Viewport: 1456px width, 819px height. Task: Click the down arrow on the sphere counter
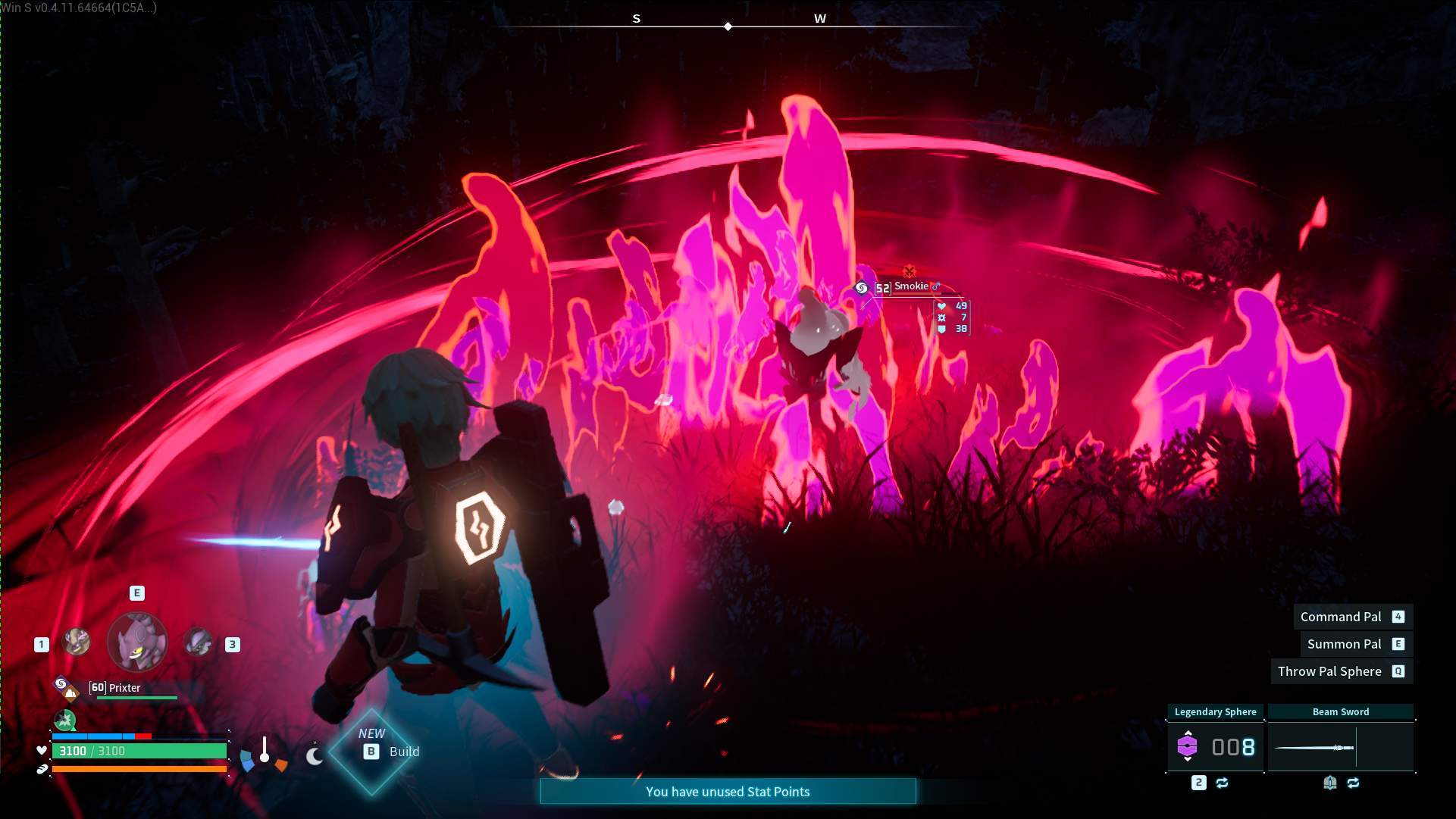coord(1188,760)
